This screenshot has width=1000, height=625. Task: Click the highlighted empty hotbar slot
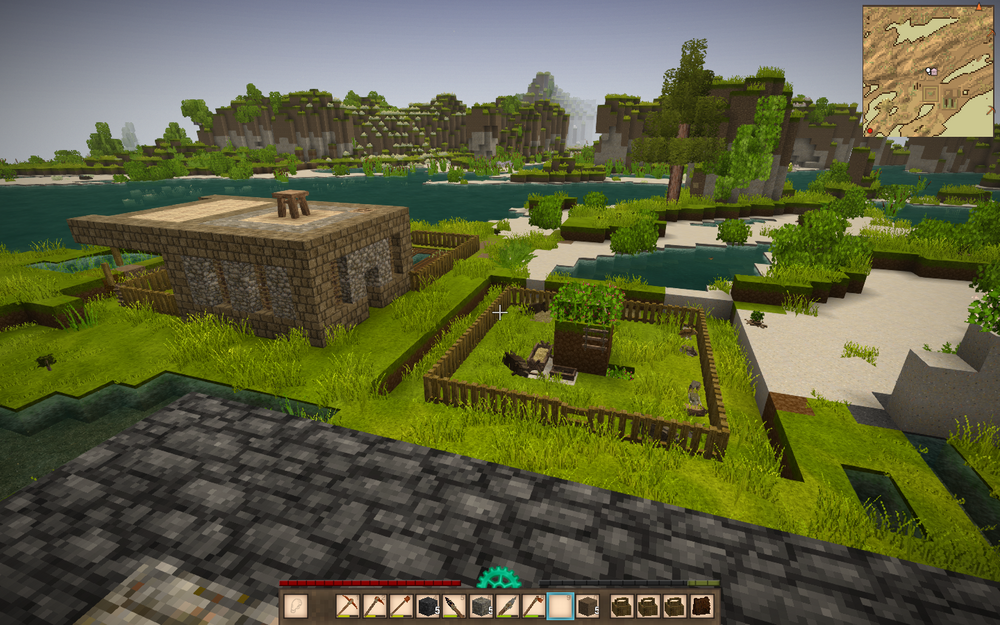(x=560, y=606)
